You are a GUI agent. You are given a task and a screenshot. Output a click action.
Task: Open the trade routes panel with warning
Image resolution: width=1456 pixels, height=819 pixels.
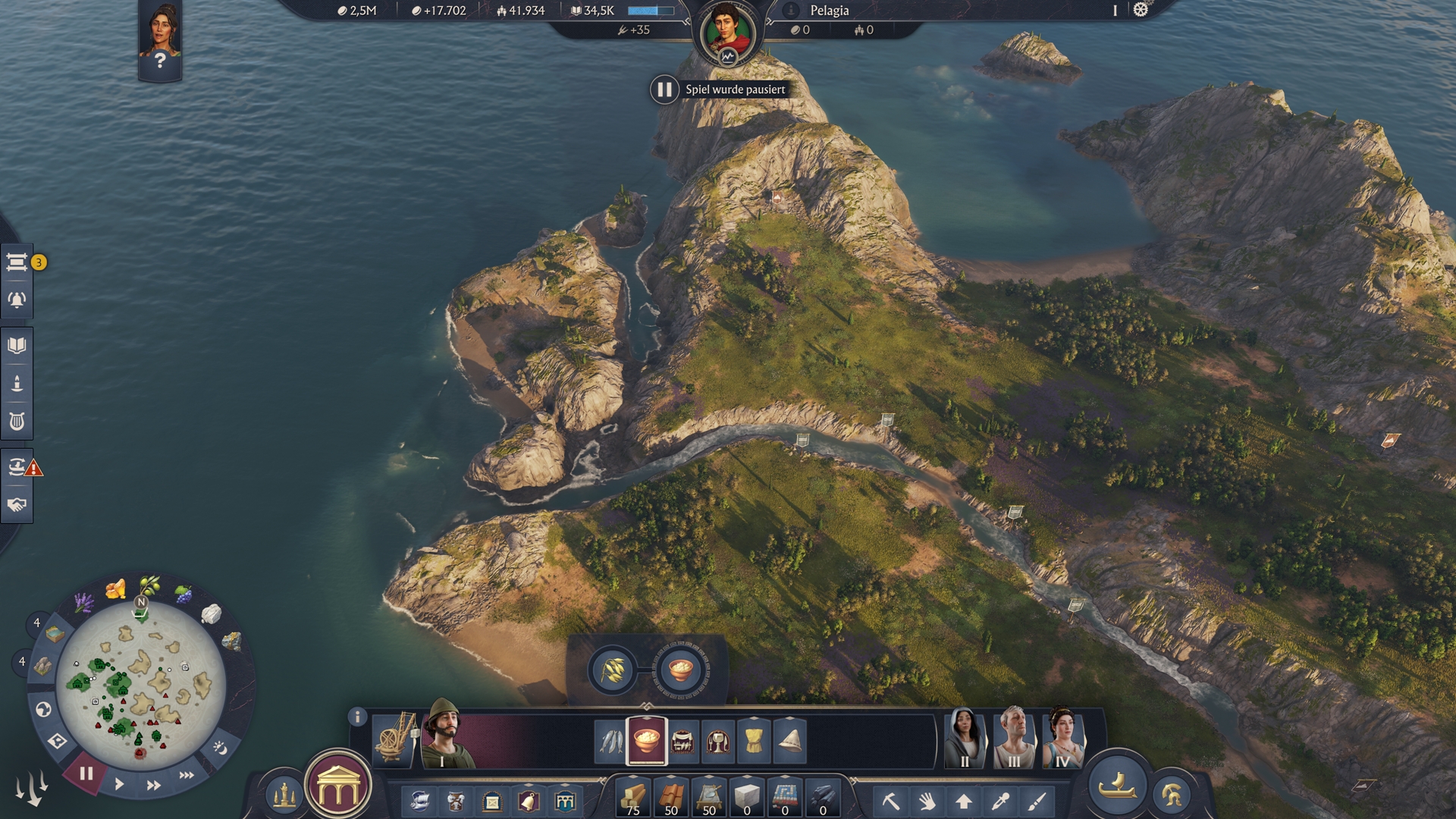[17, 466]
